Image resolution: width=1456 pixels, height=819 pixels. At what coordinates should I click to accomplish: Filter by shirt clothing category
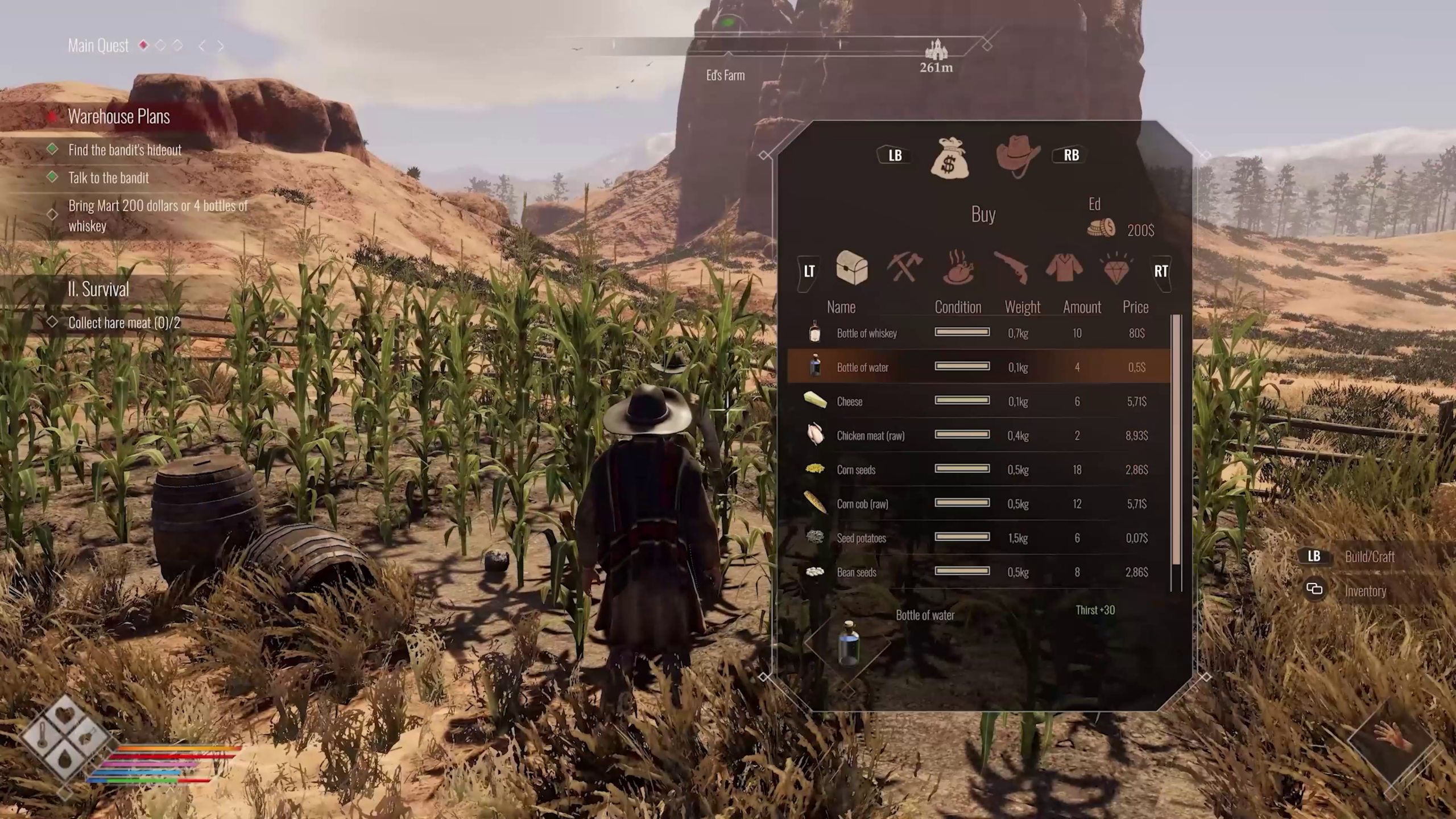point(1064,268)
